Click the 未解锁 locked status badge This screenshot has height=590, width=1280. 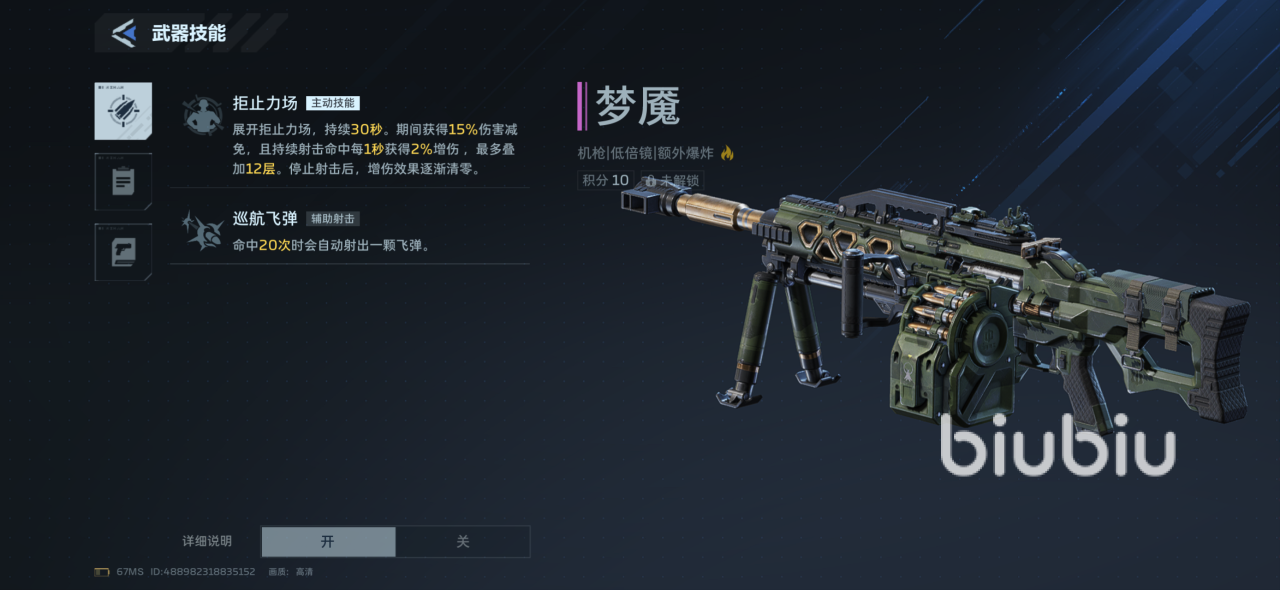click(x=672, y=181)
